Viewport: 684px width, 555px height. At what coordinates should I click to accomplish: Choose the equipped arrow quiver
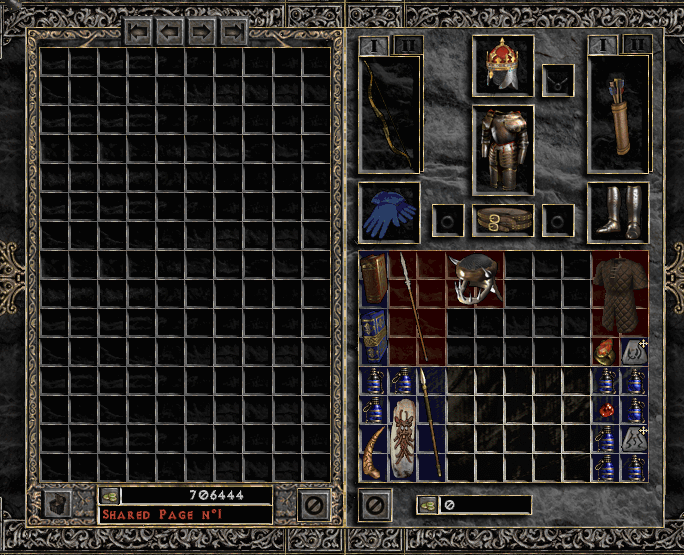click(618, 114)
